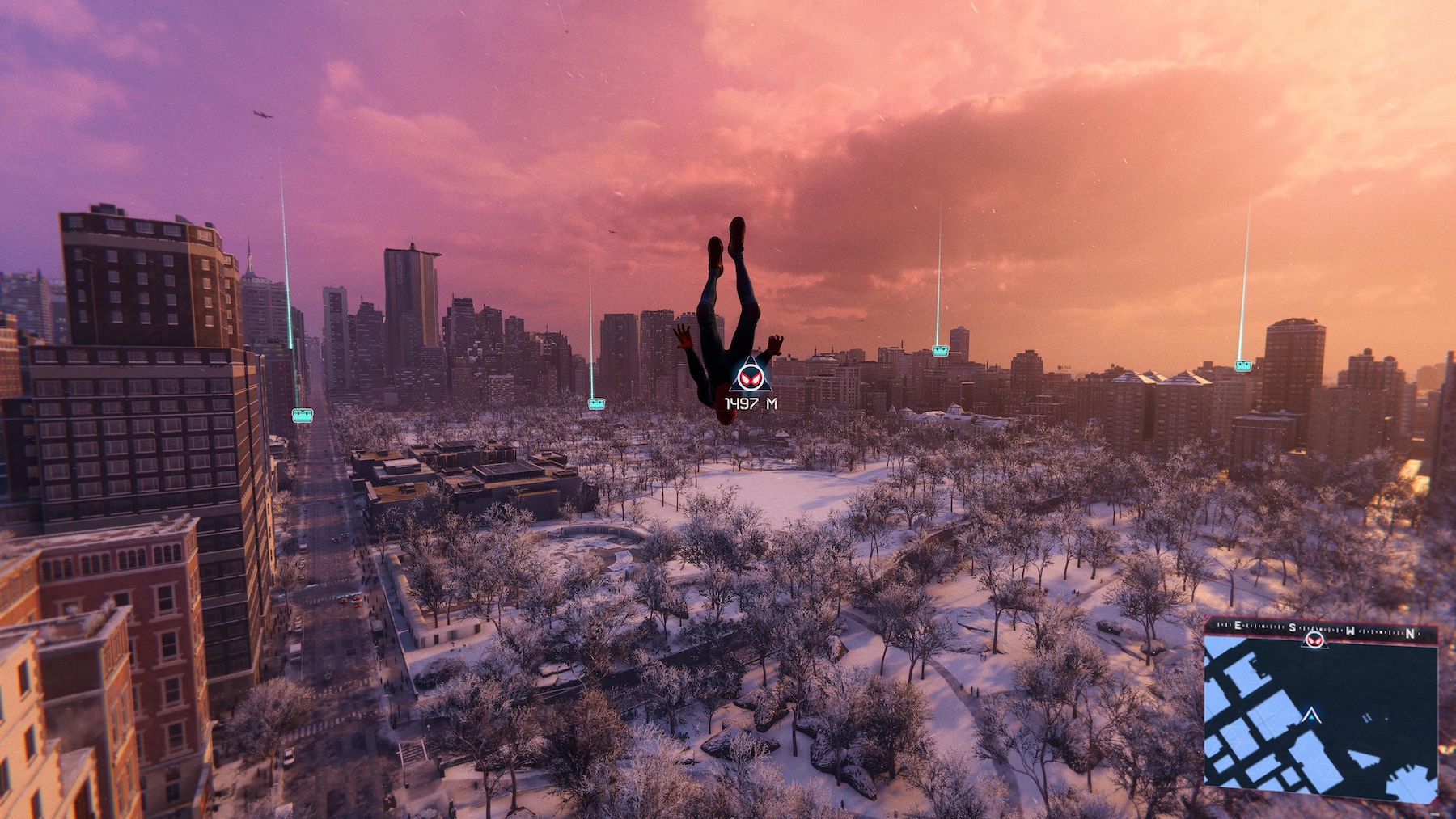Click the player arrow on the minimap
This screenshot has height=819, width=1456.
(x=1311, y=716)
